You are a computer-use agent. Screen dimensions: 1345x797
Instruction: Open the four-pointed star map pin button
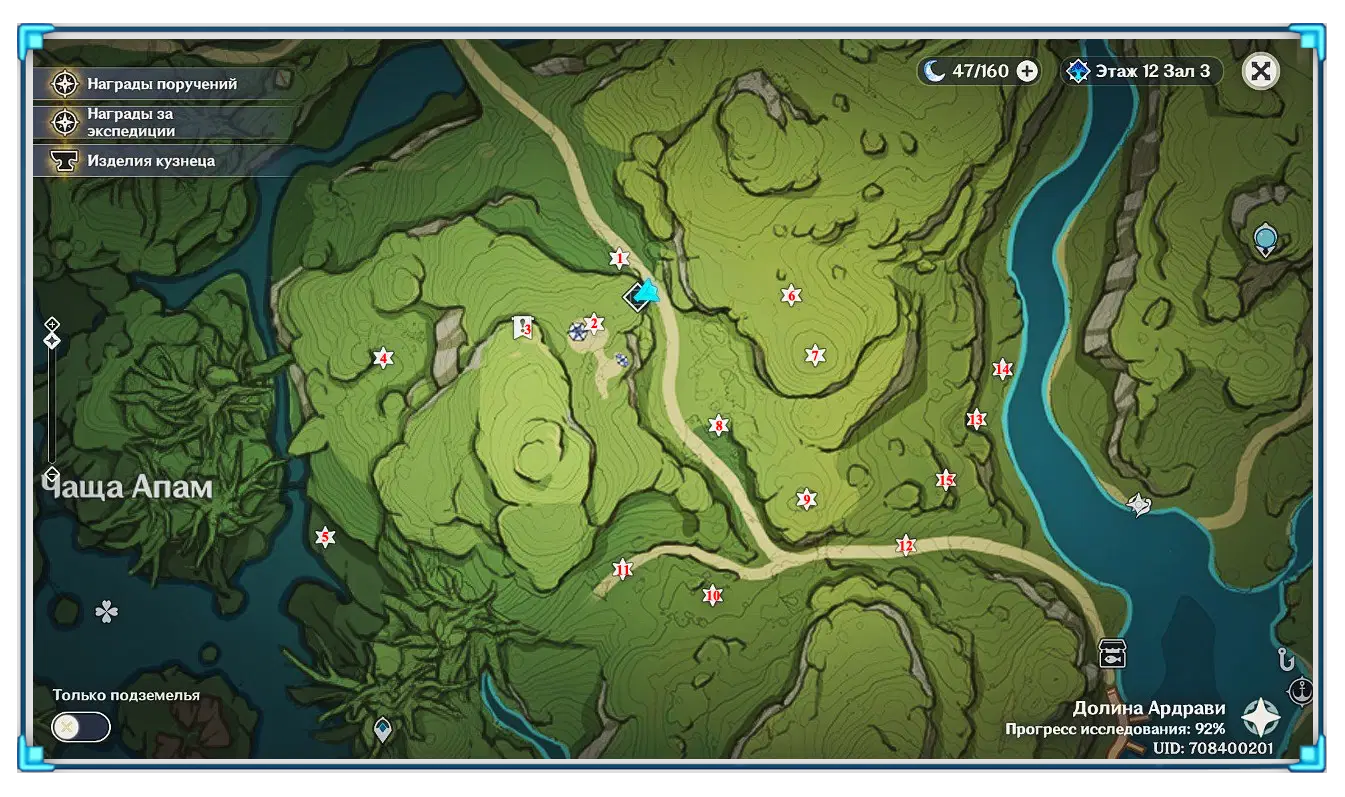pos(1261,718)
